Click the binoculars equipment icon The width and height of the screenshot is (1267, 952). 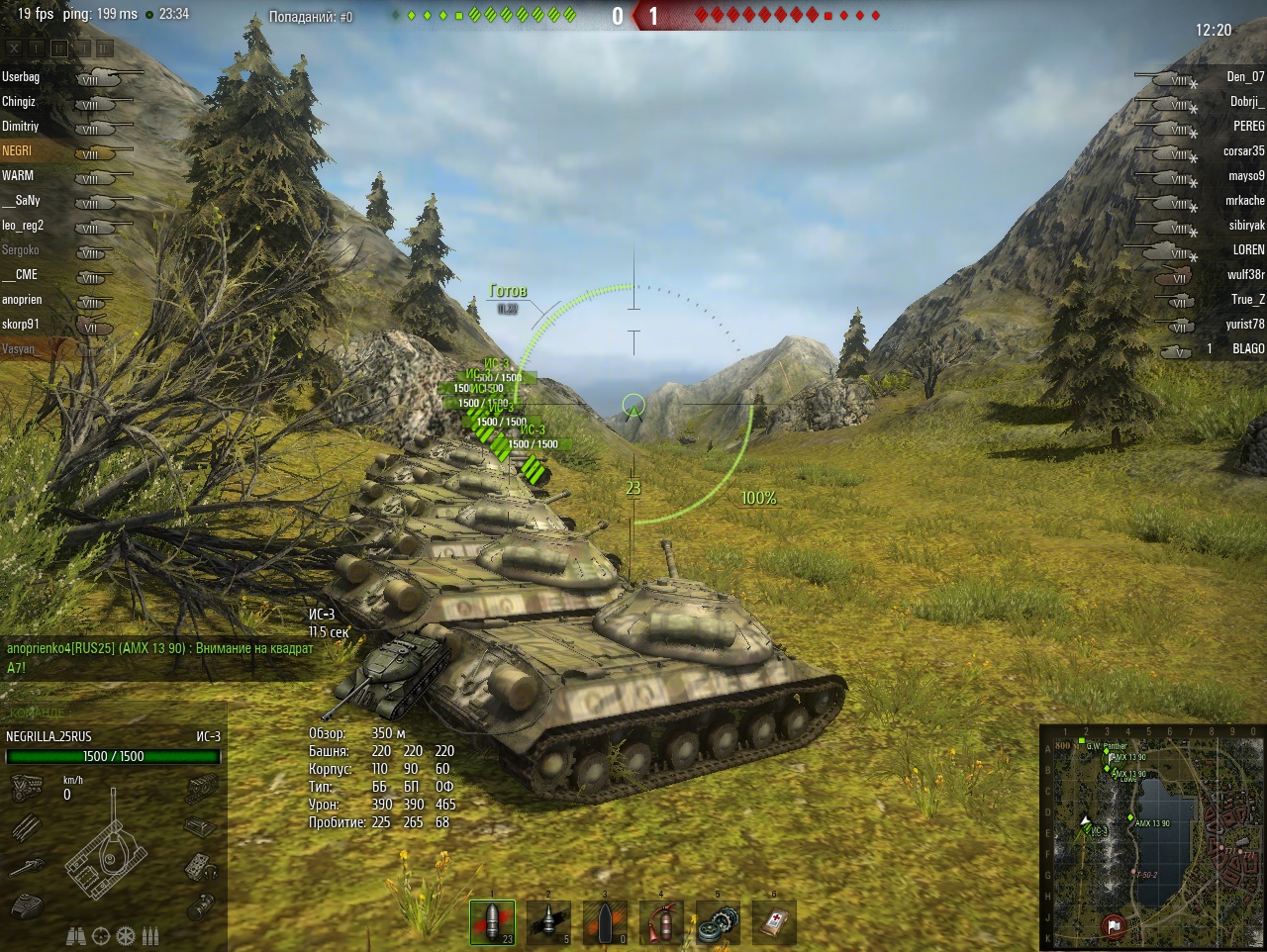pyautogui.click(x=76, y=935)
